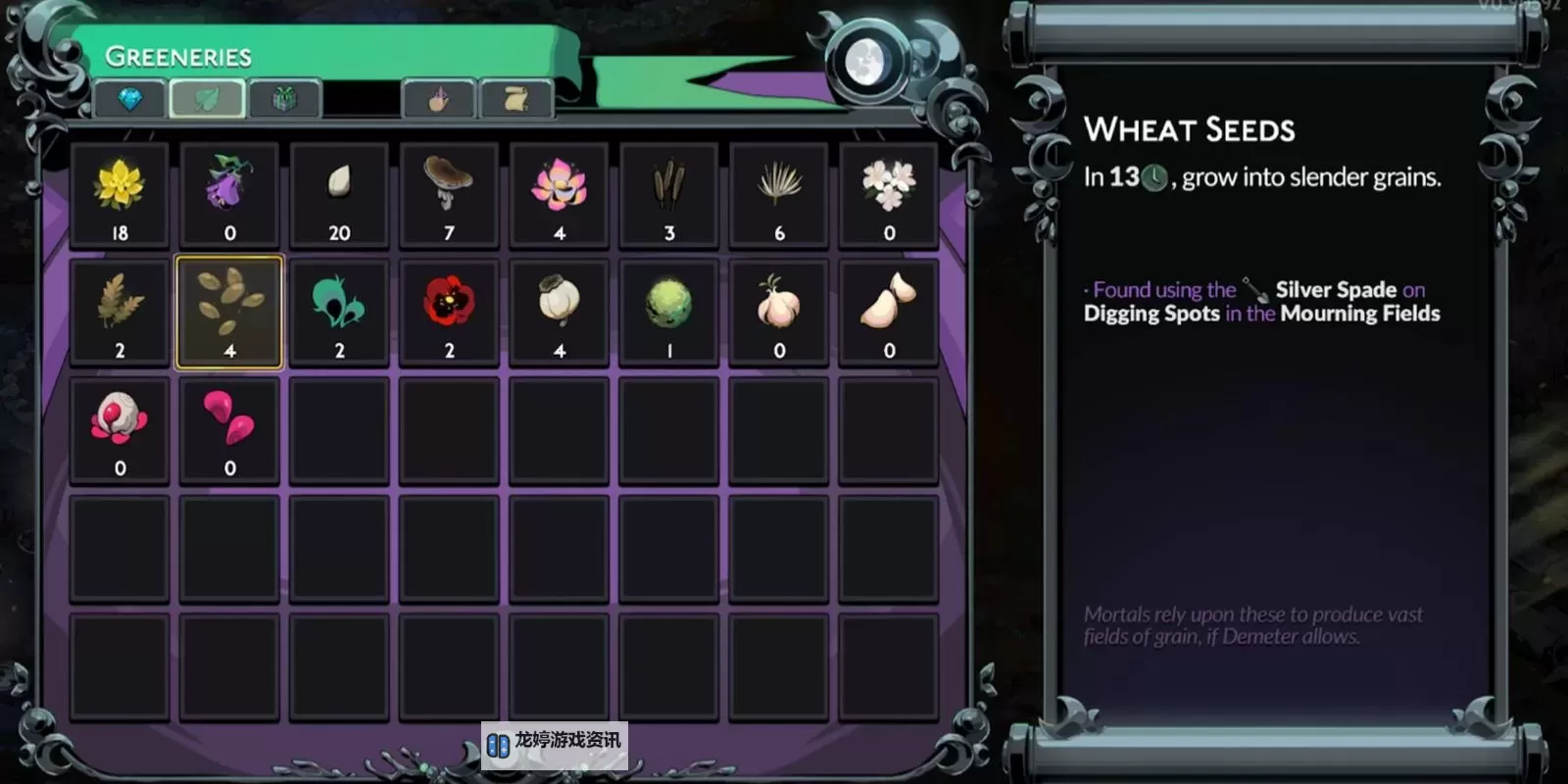Select the green leaf Greeneries tab
Screen dimensions: 1568x784
[207, 99]
